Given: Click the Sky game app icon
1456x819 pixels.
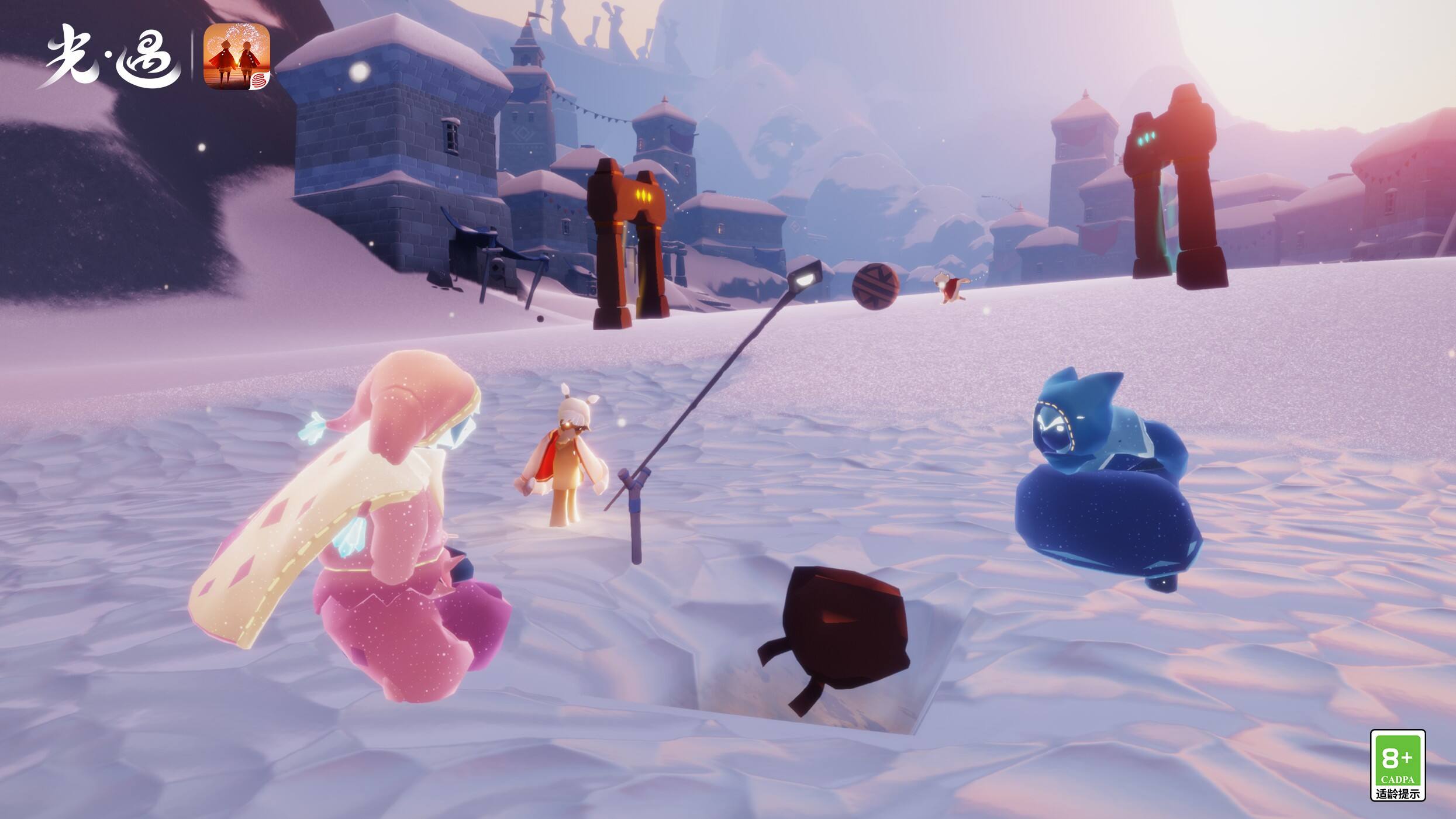Looking at the screenshot, I should pyautogui.click(x=236, y=57).
